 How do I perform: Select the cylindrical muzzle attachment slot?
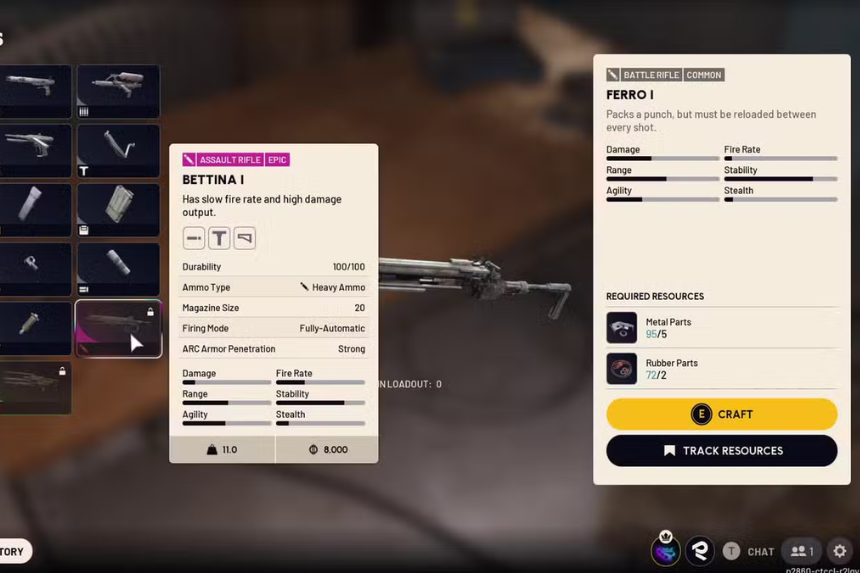tap(118, 269)
